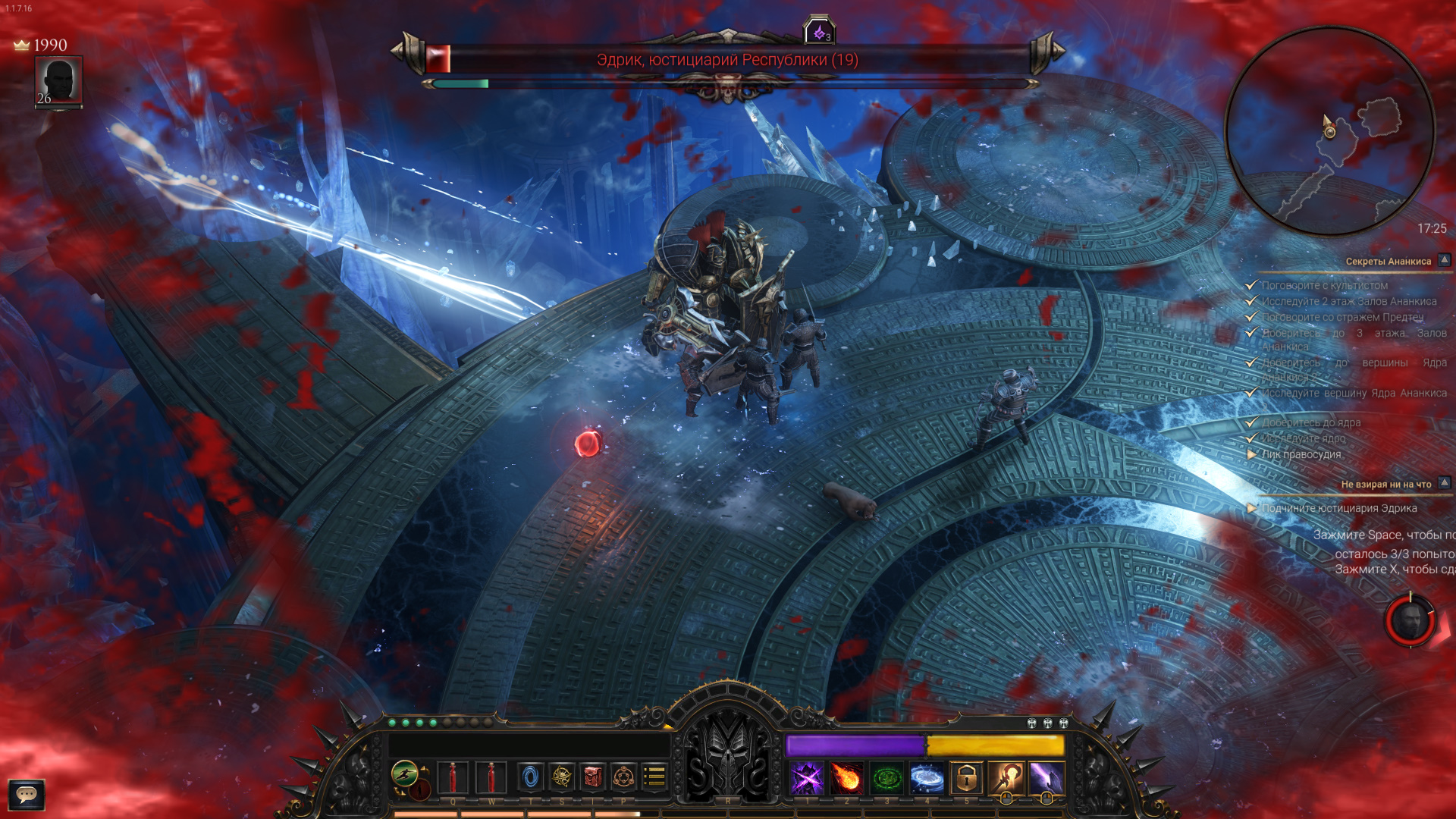
Task: Click the player portrait showing level 26
Action: click(x=58, y=81)
